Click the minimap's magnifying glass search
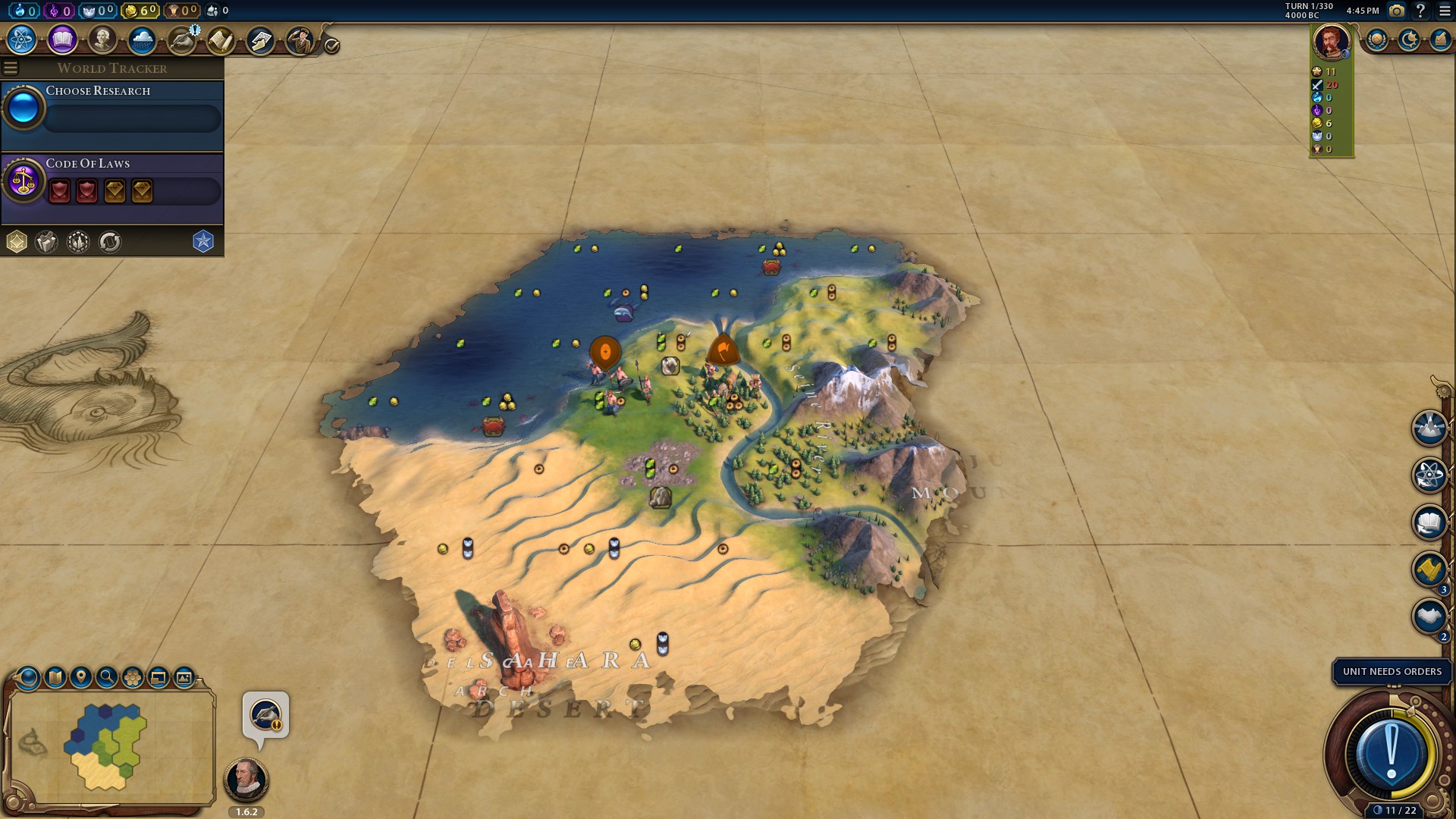Image resolution: width=1456 pixels, height=819 pixels. point(107,677)
